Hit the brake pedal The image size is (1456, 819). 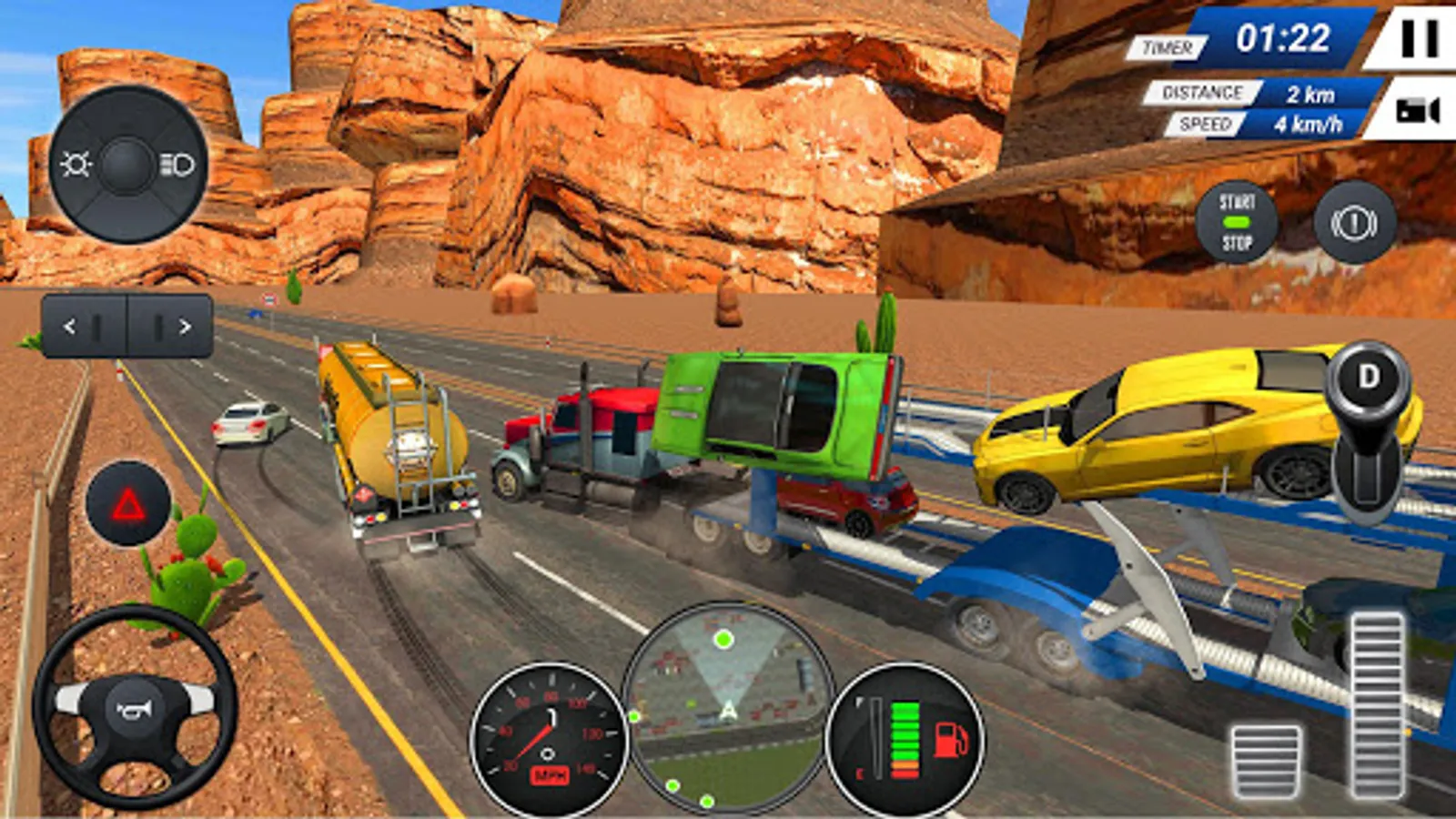click(1266, 761)
